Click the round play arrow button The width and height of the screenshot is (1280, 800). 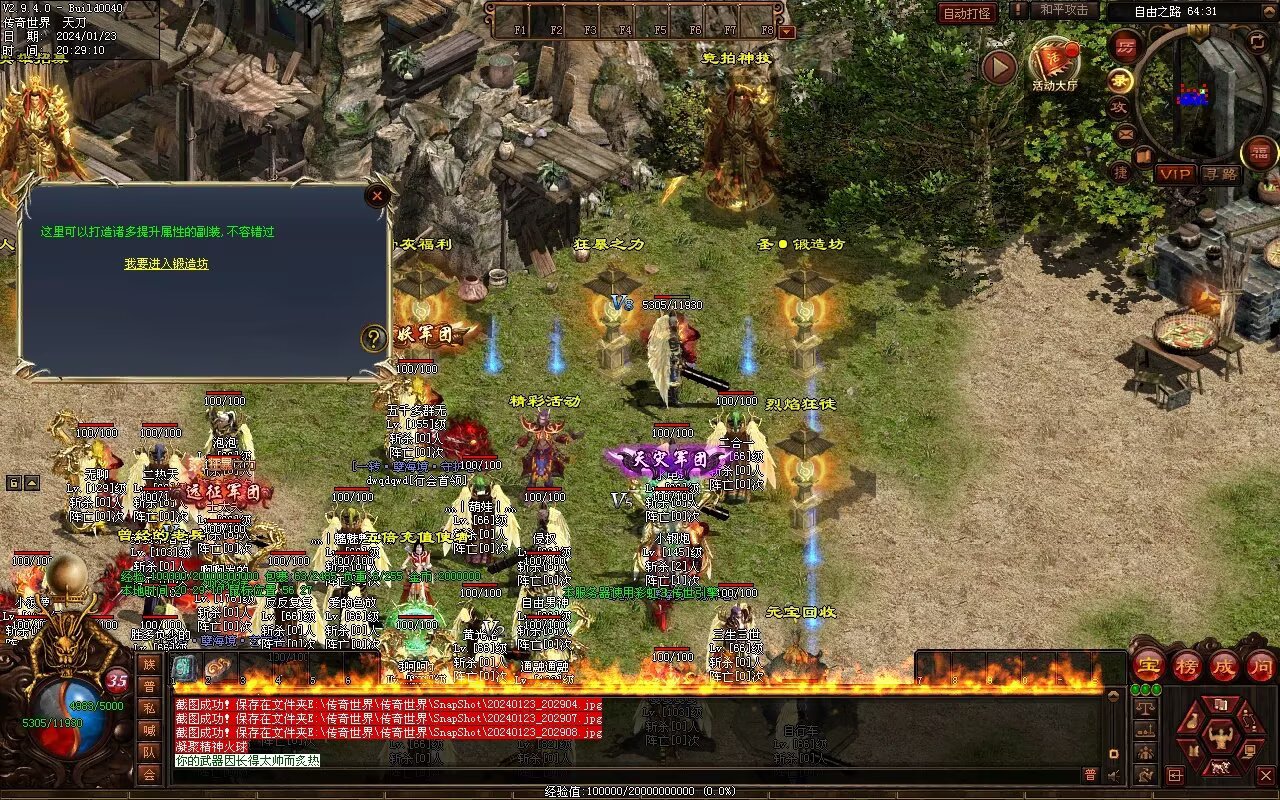pyautogui.click(x=998, y=68)
